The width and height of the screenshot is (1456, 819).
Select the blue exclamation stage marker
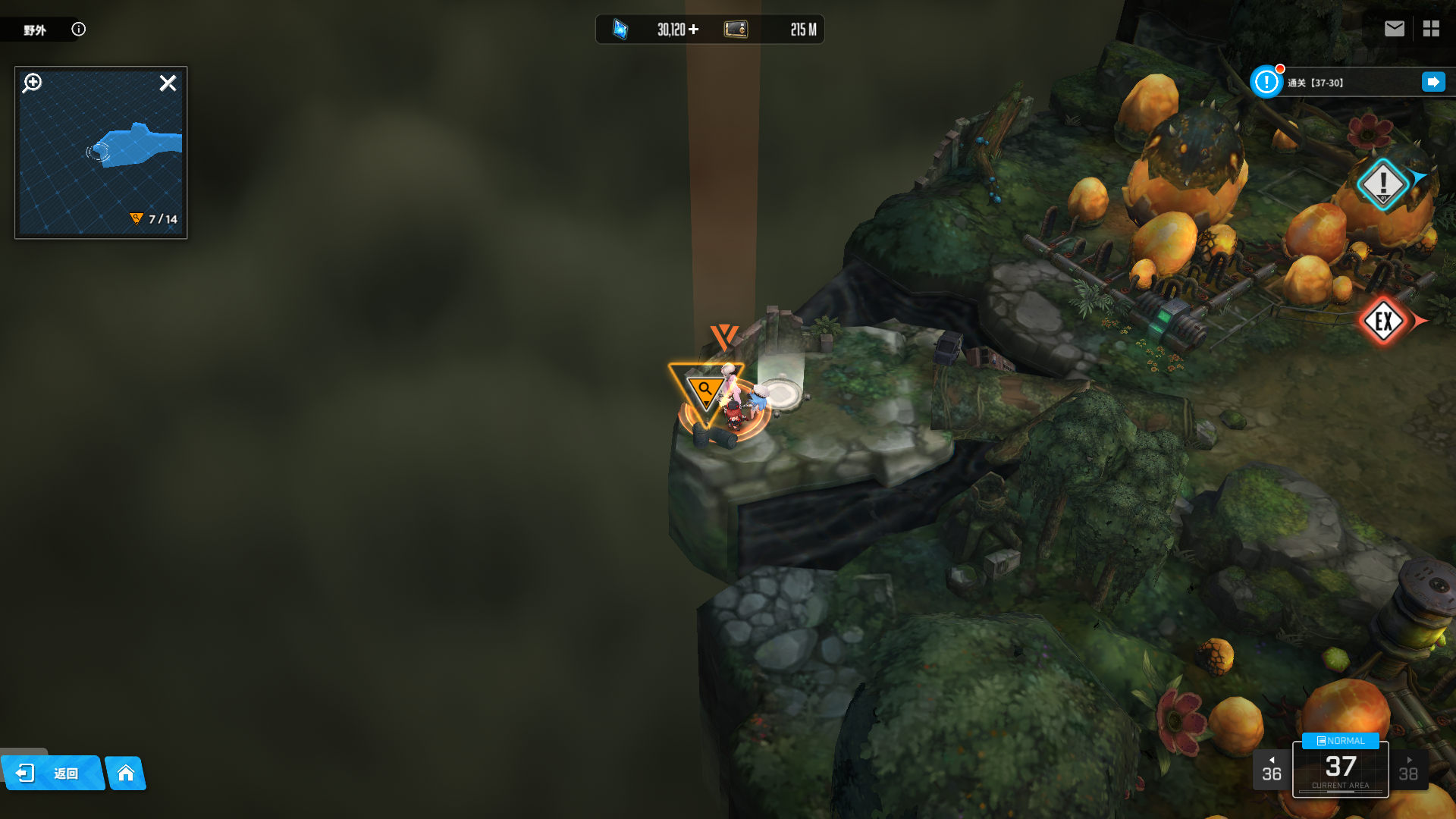[1382, 184]
